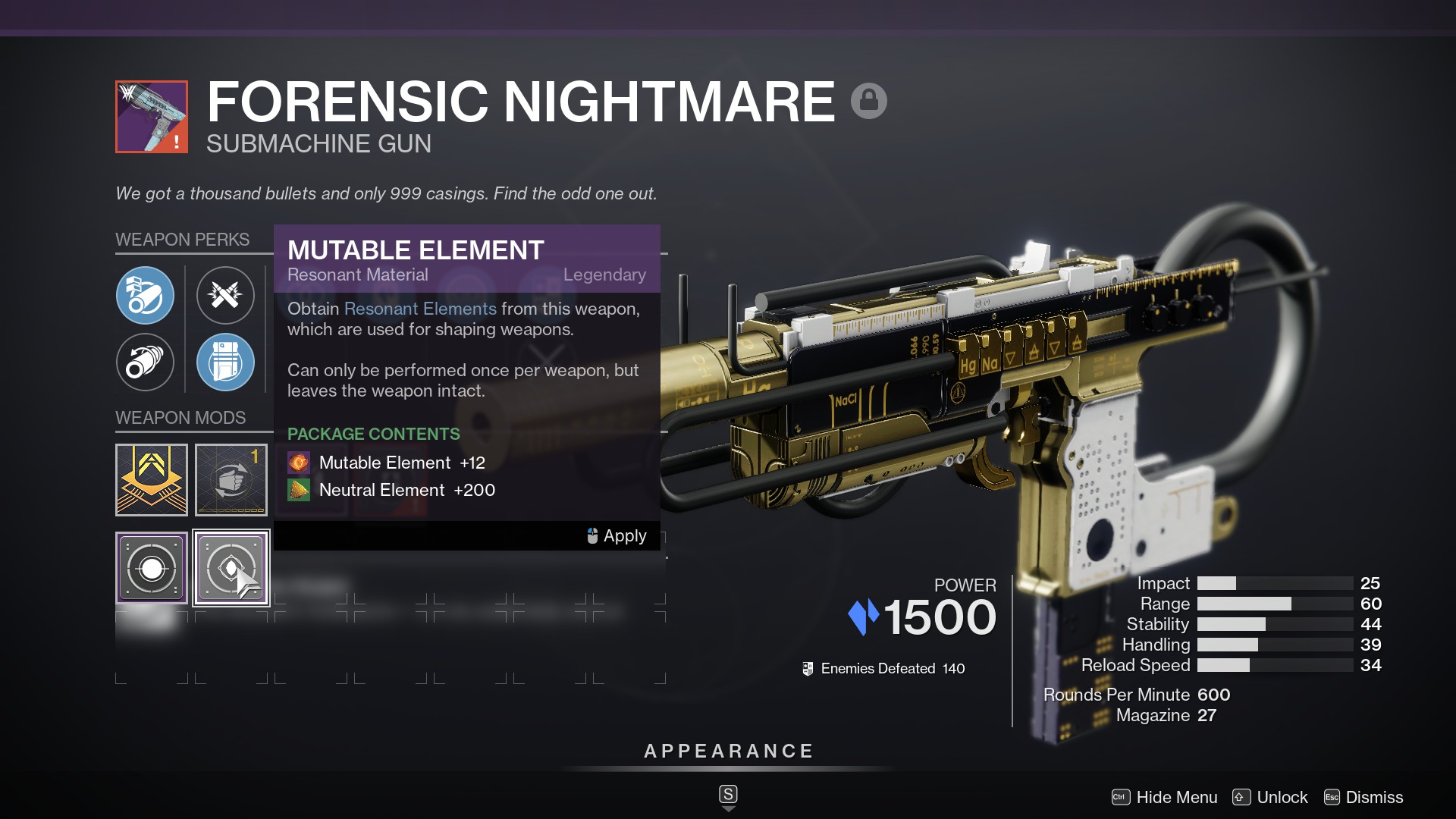Image resolution: width=1456 pixels, height=819 pixels.
Task: Click the green Neutral Element icon
Action: click(x=299, y=490)
